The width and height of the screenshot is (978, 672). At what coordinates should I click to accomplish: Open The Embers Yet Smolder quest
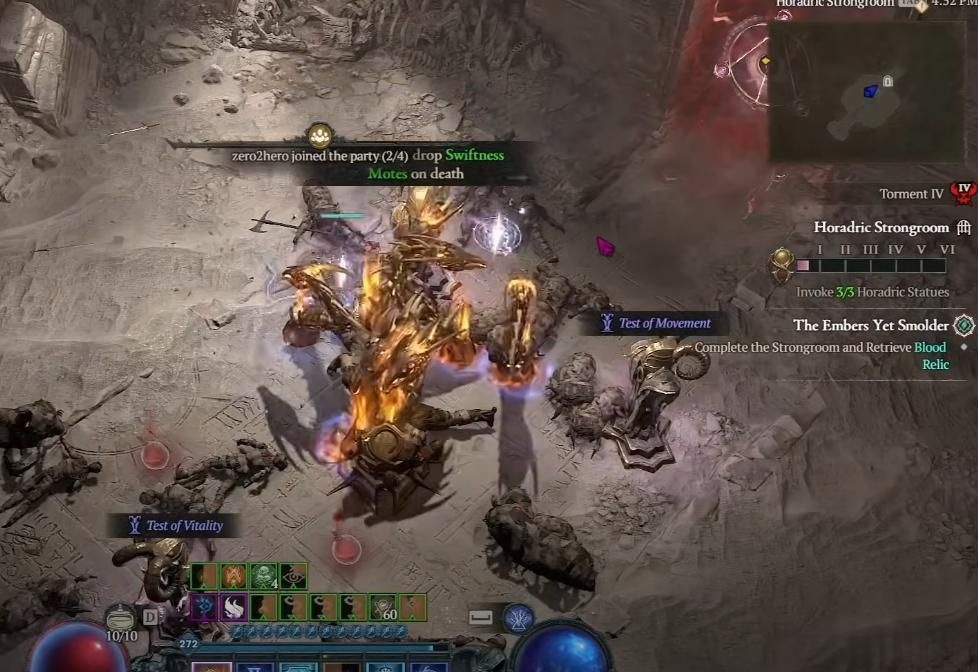871,325
